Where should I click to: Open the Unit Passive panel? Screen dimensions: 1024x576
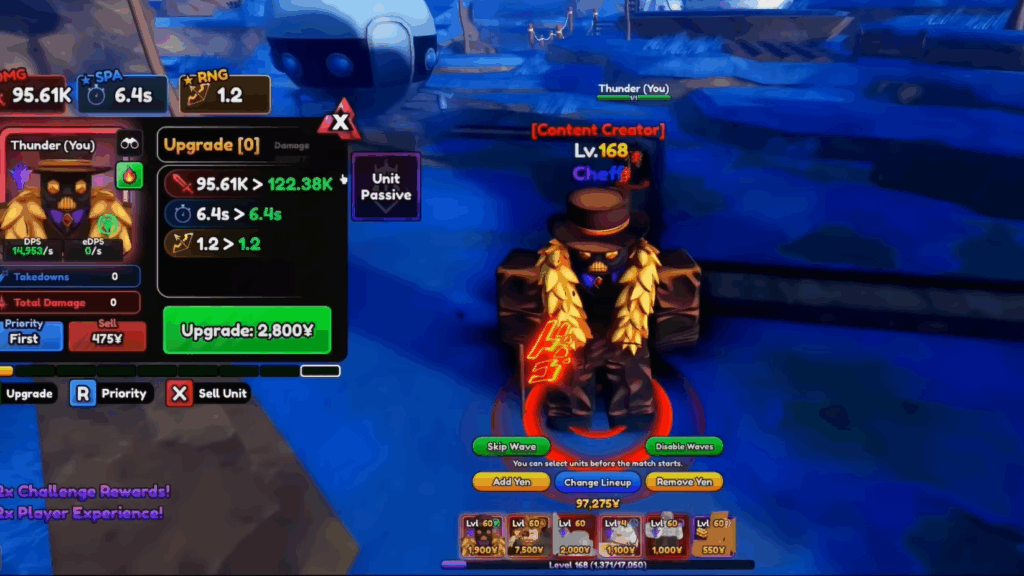tap(385, 186)
